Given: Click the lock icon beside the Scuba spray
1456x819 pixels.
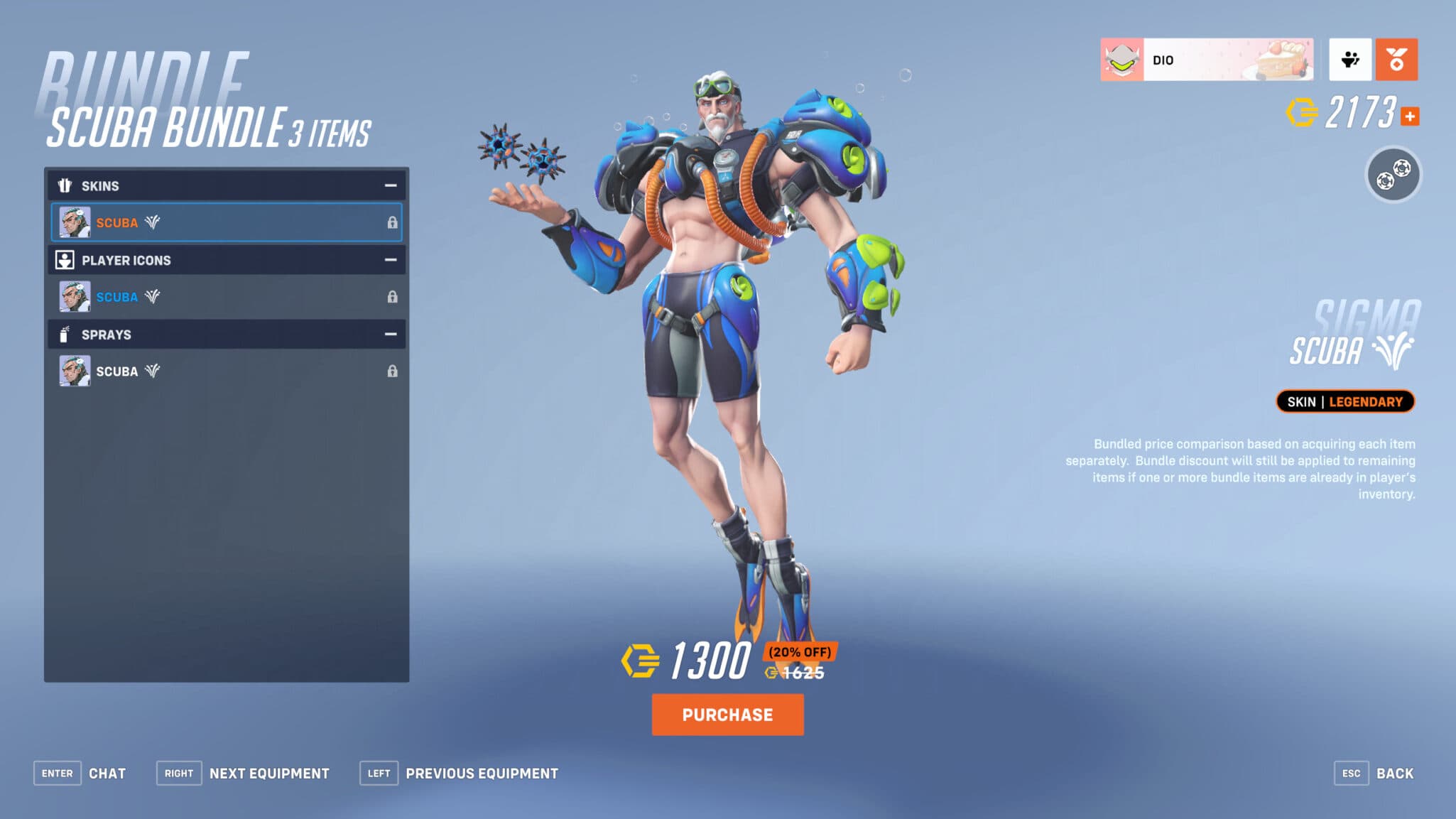Looking at the screenshot, I should 393,370.
